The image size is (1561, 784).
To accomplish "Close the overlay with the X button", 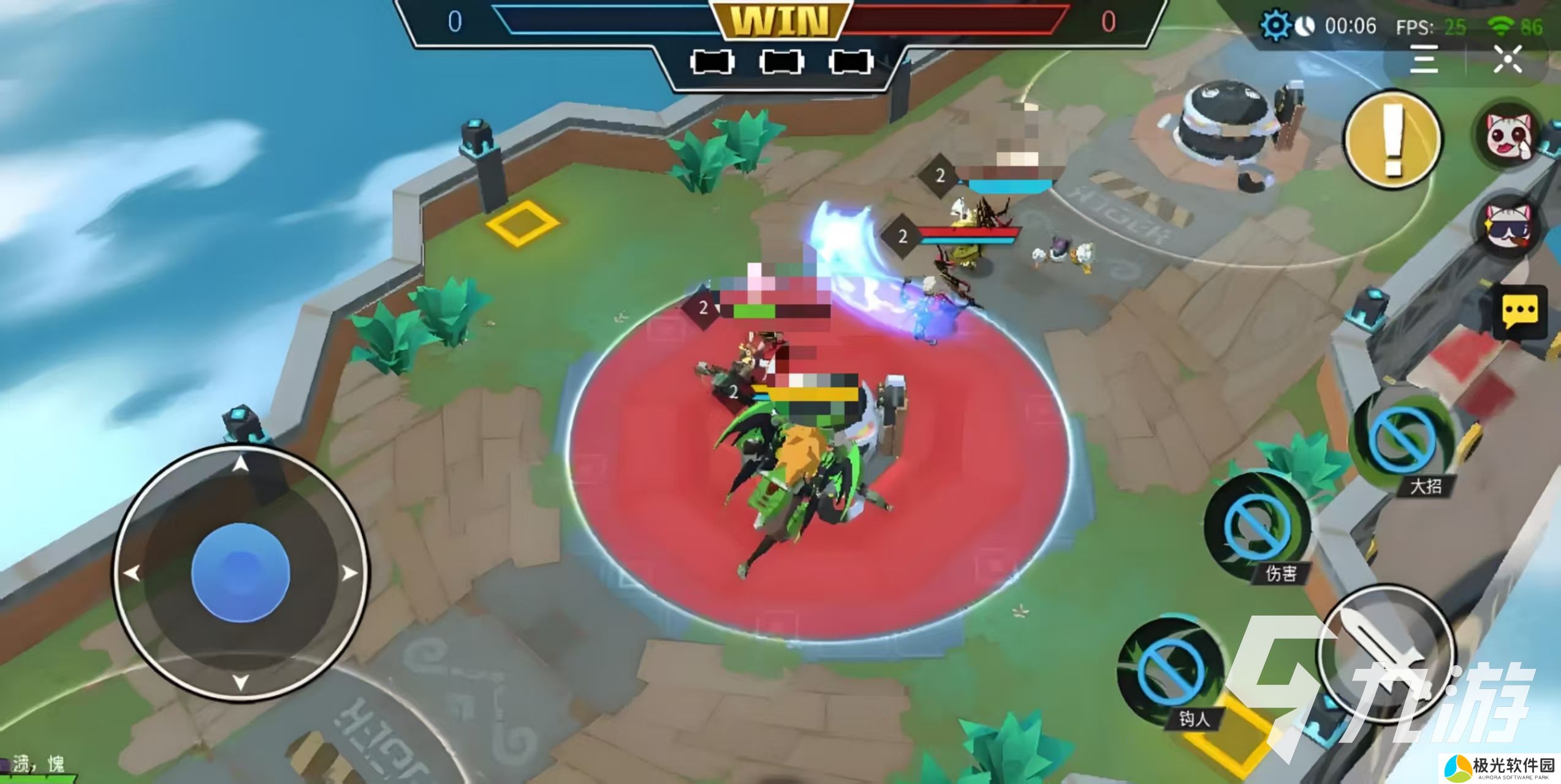I will (x=1507, y=59).
